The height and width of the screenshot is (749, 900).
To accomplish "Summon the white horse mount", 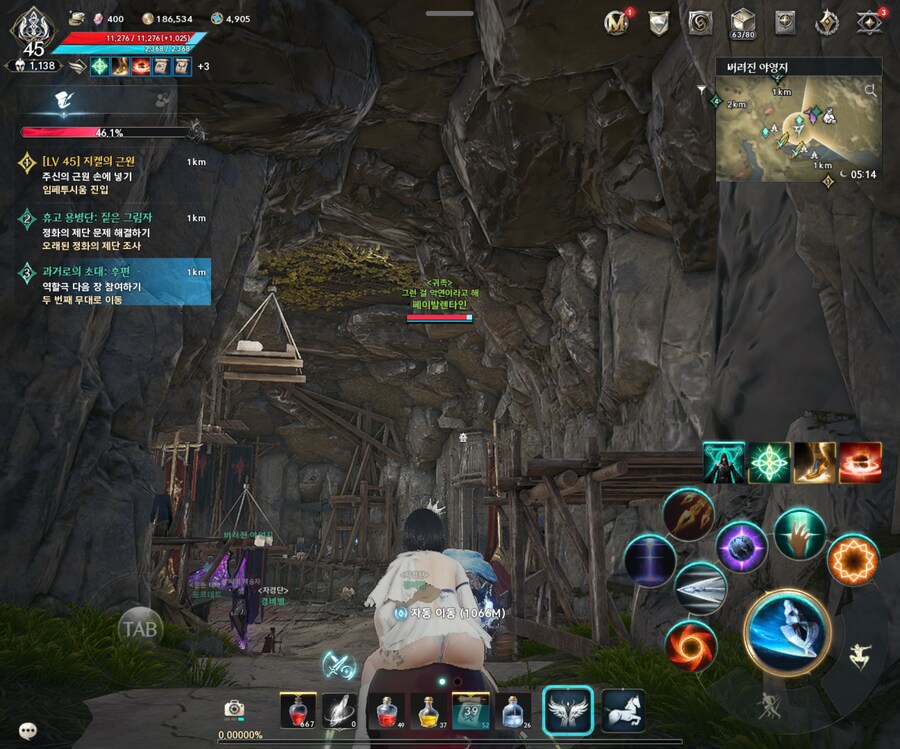I will tap(622, 709).
